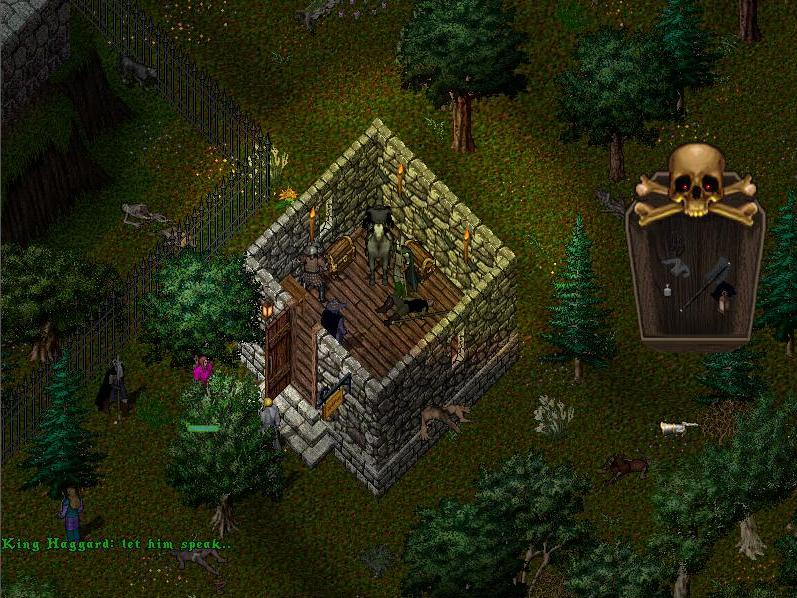
Task: Pick the gray folded clothing in the corpse container
Action: [x=677, y=266]
